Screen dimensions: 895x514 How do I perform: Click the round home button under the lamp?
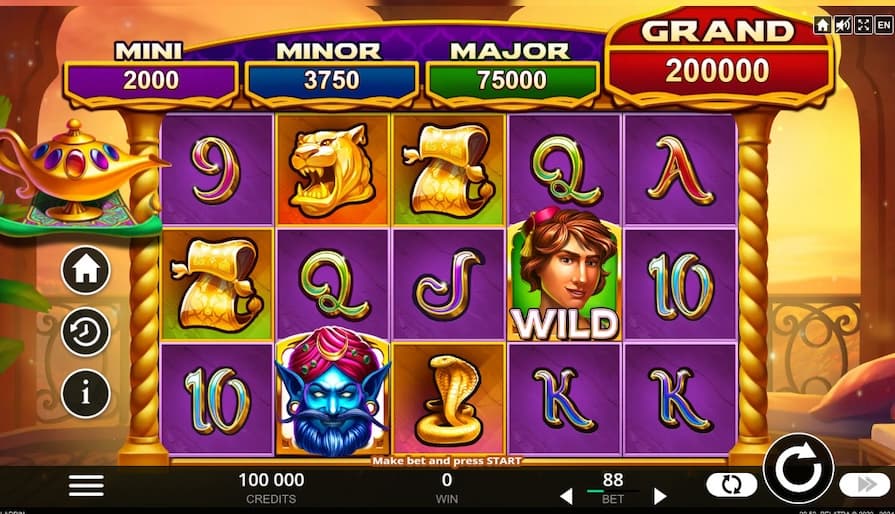coord(86,270)
